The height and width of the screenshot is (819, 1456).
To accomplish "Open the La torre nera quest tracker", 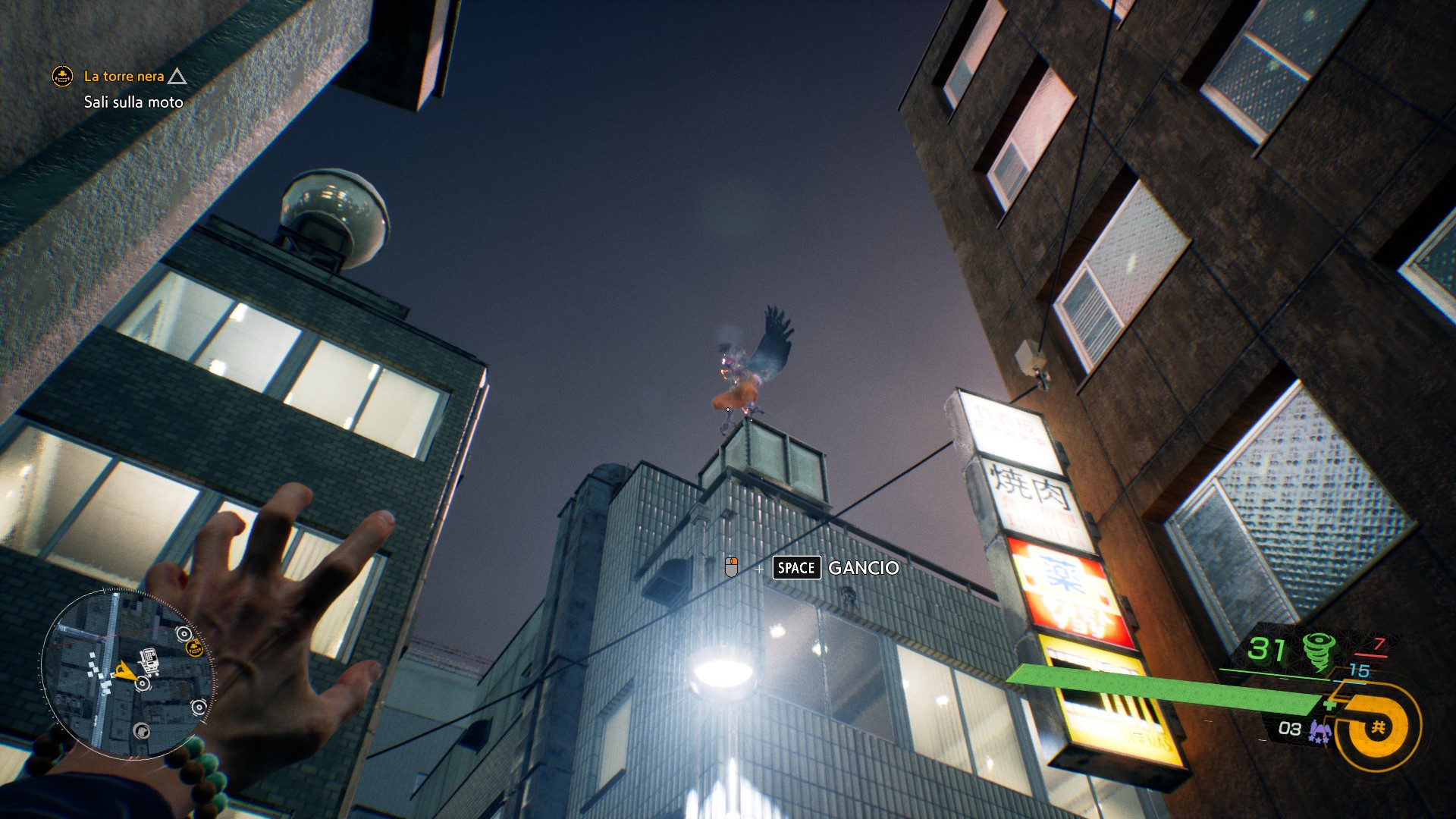I will [x=124, y=77].
